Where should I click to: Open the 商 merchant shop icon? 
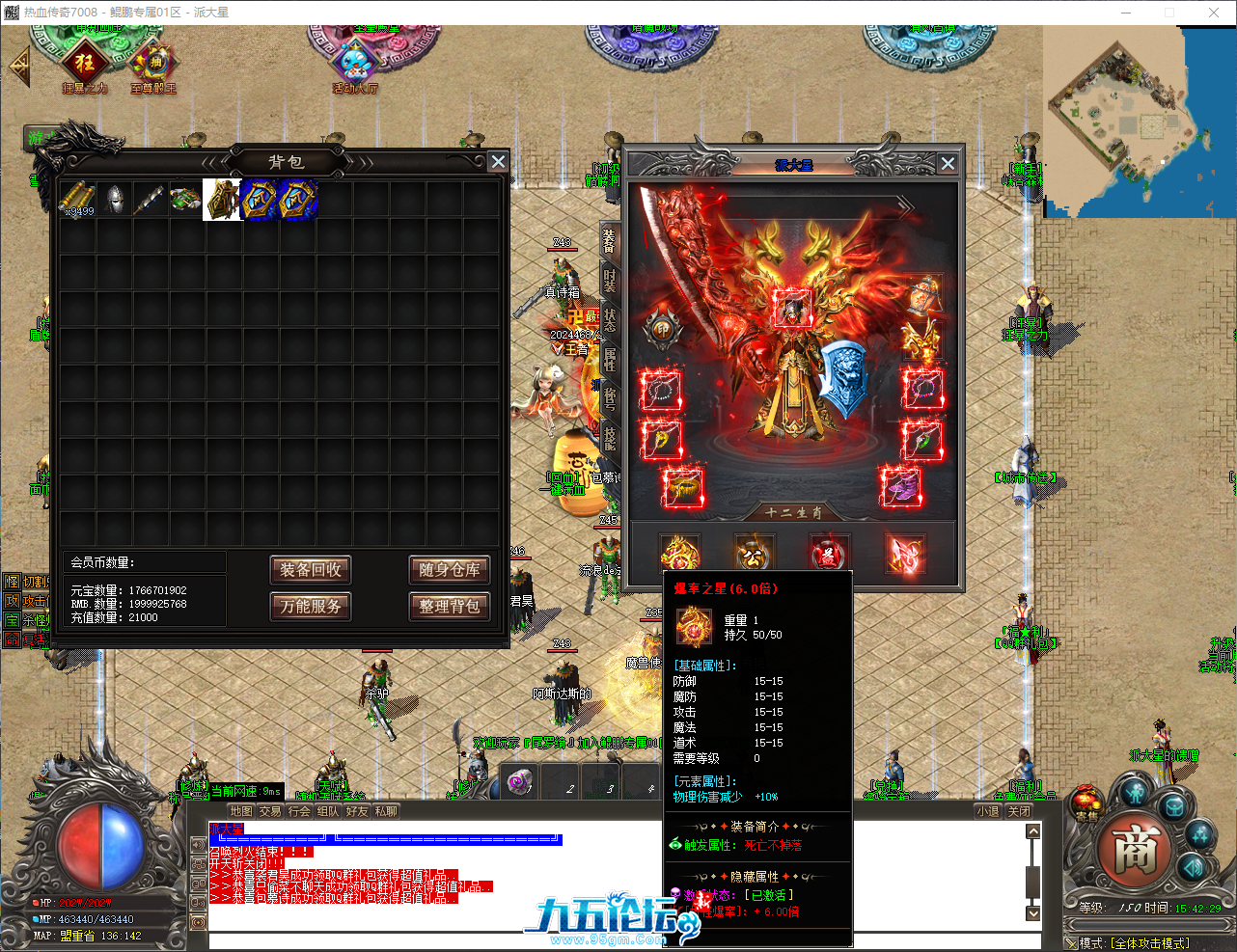click(x=1136, y=851)
